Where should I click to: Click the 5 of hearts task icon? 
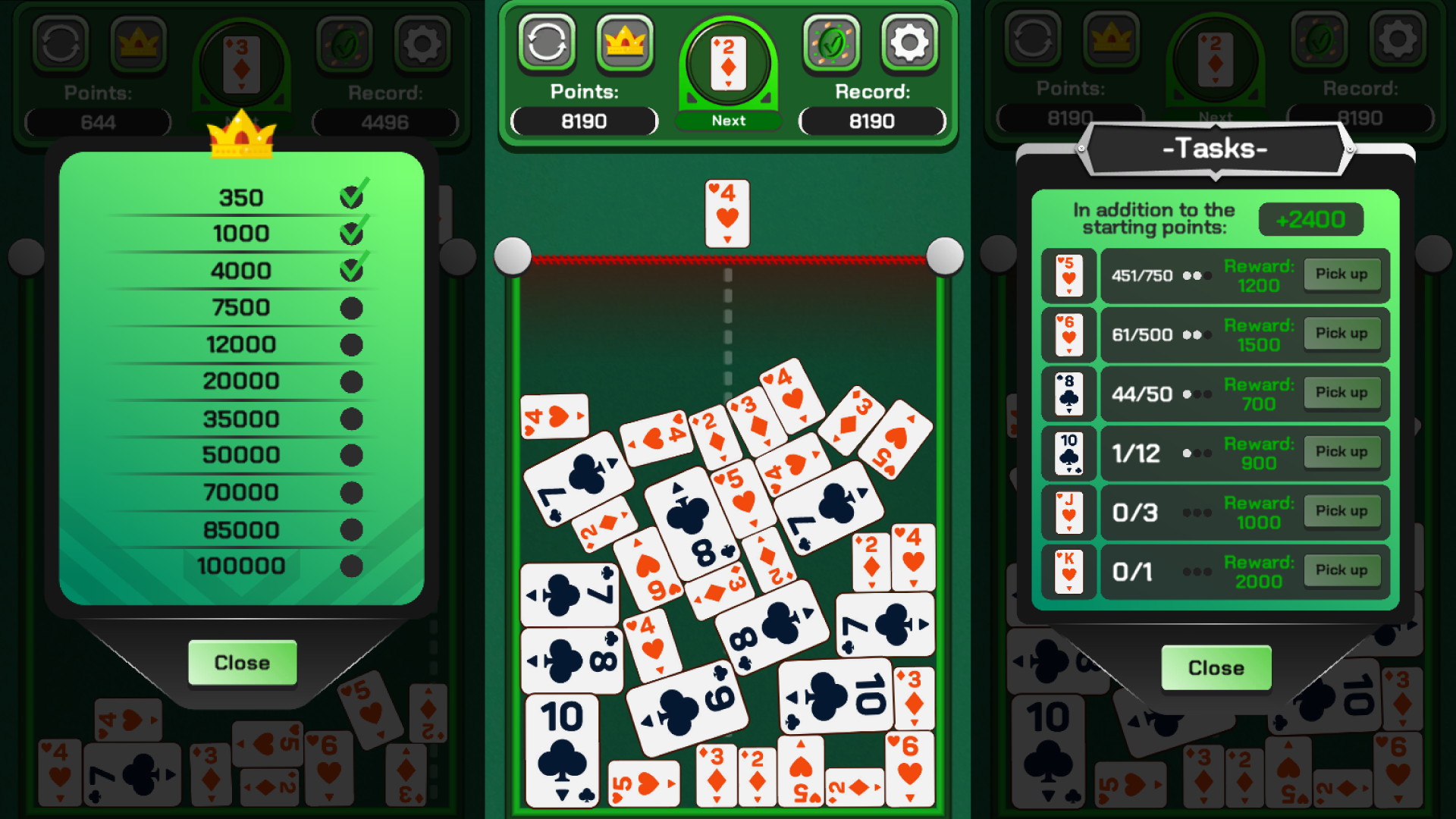click(1068, 275)
